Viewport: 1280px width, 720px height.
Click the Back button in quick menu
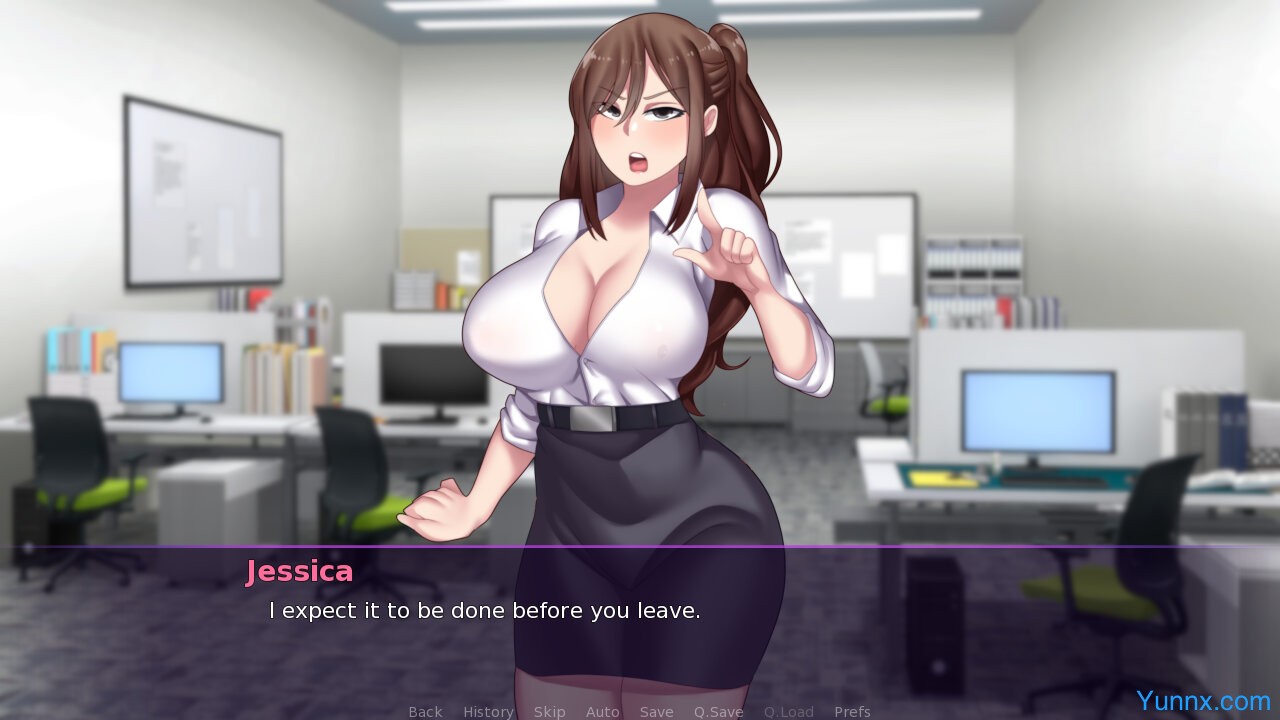pos(425,711)
